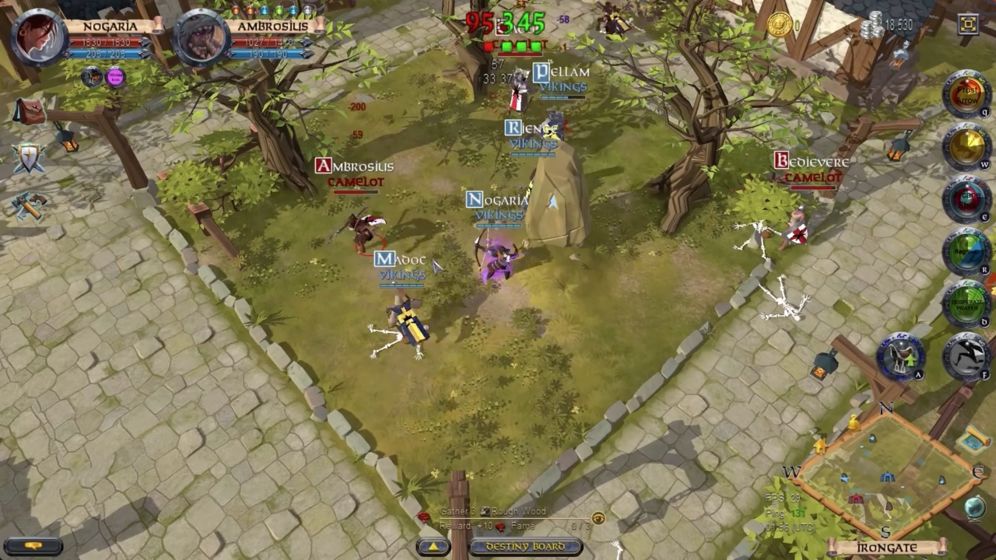Select Ambrosius's target portrait

[x=201, y=38]
